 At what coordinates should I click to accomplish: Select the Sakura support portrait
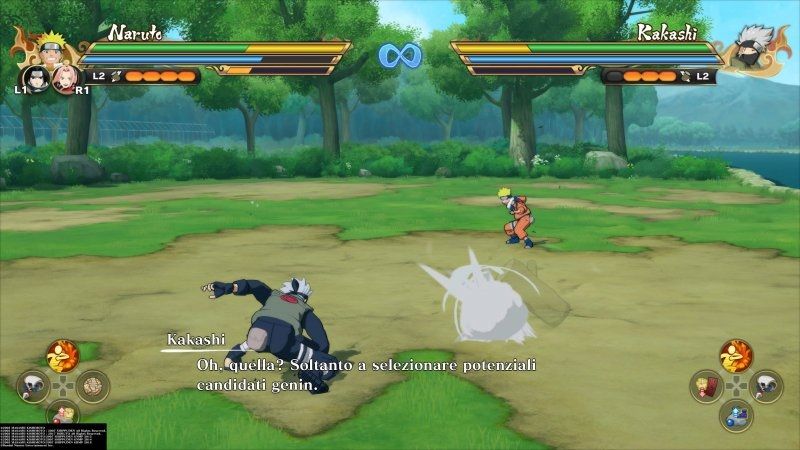click(x=63, y=76)
